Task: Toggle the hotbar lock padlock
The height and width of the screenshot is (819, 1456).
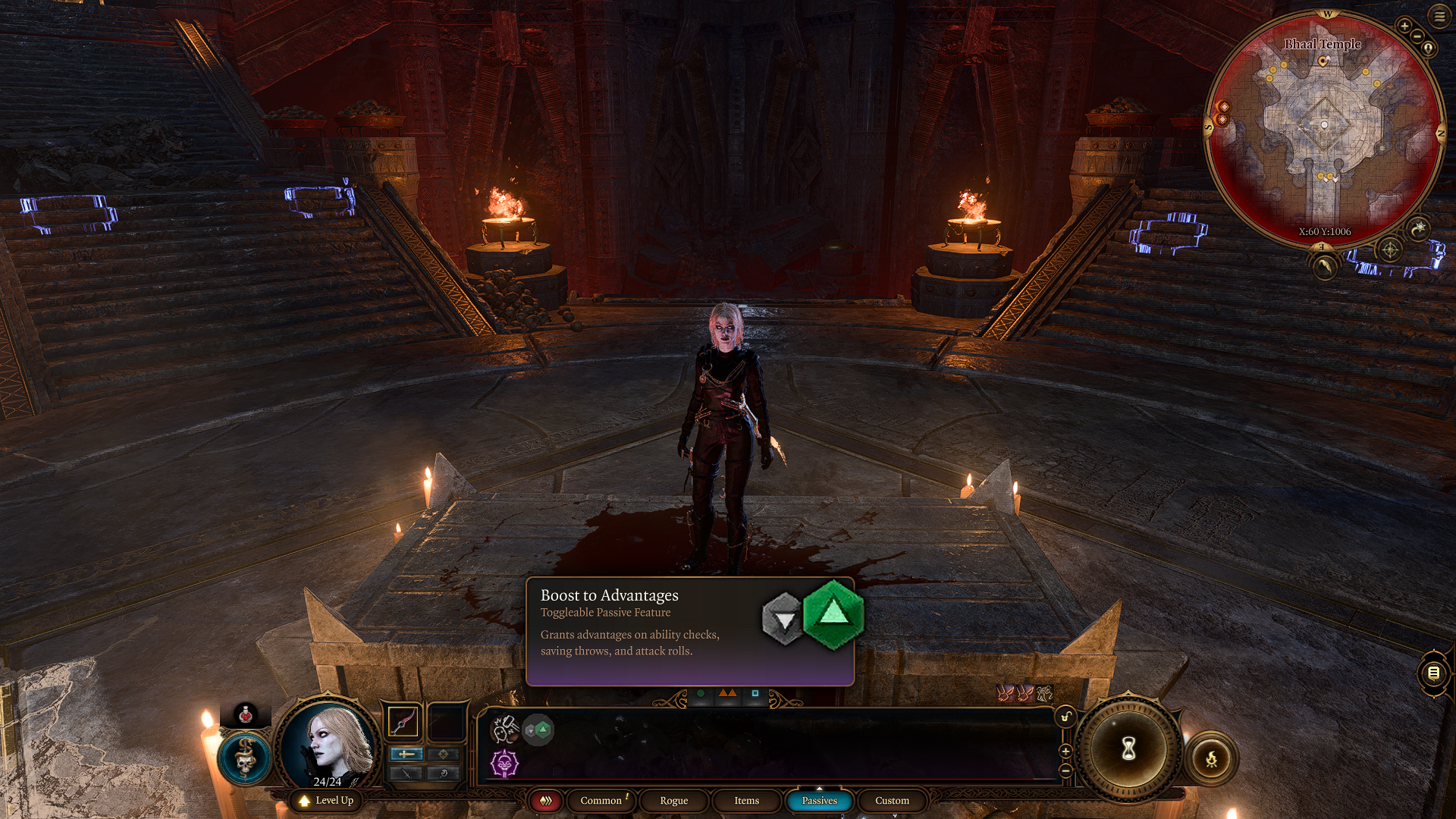Action: pyautogui.click(x=1065, y=716)
